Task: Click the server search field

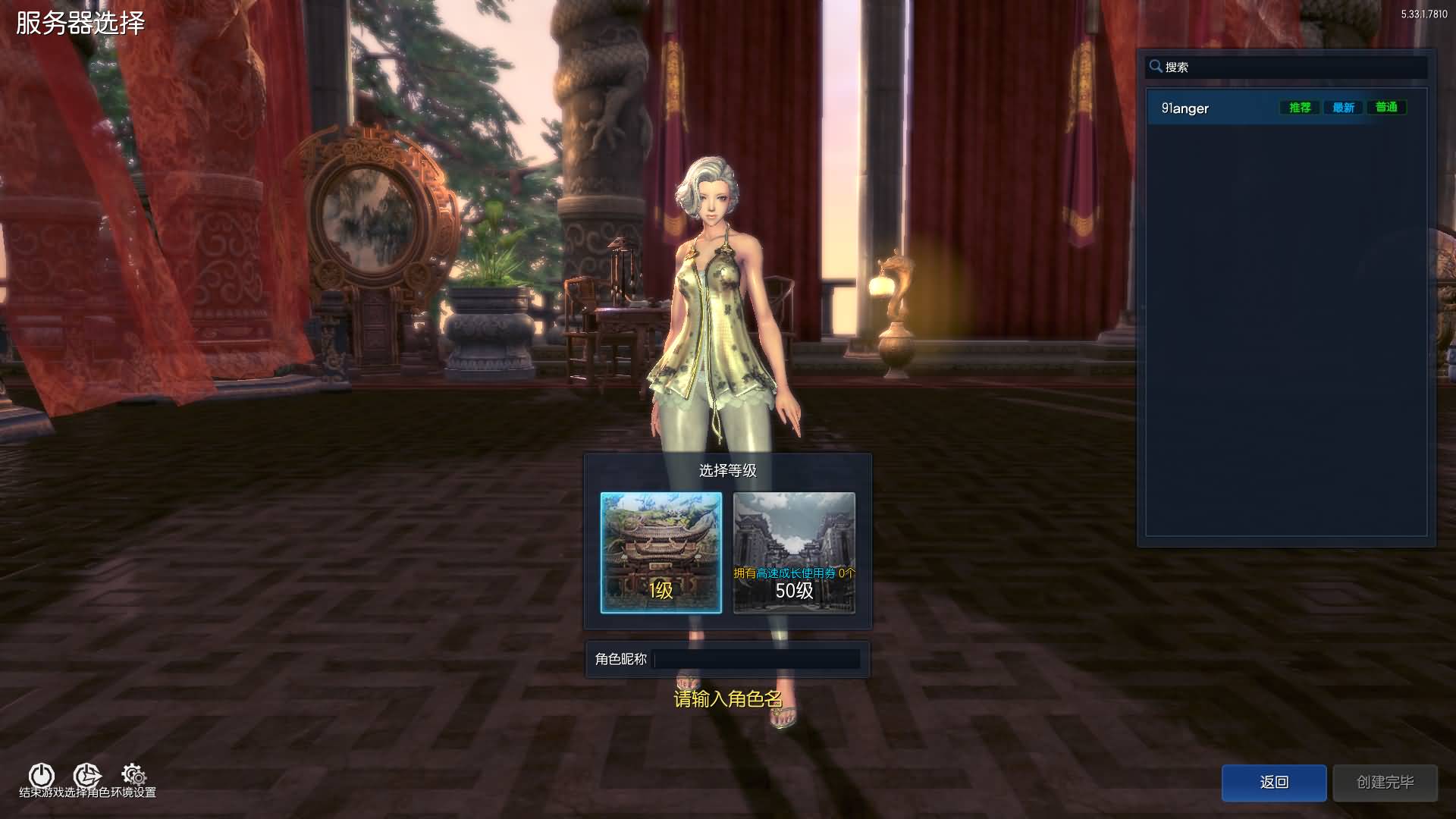Action: click(x=1289, y=67)
